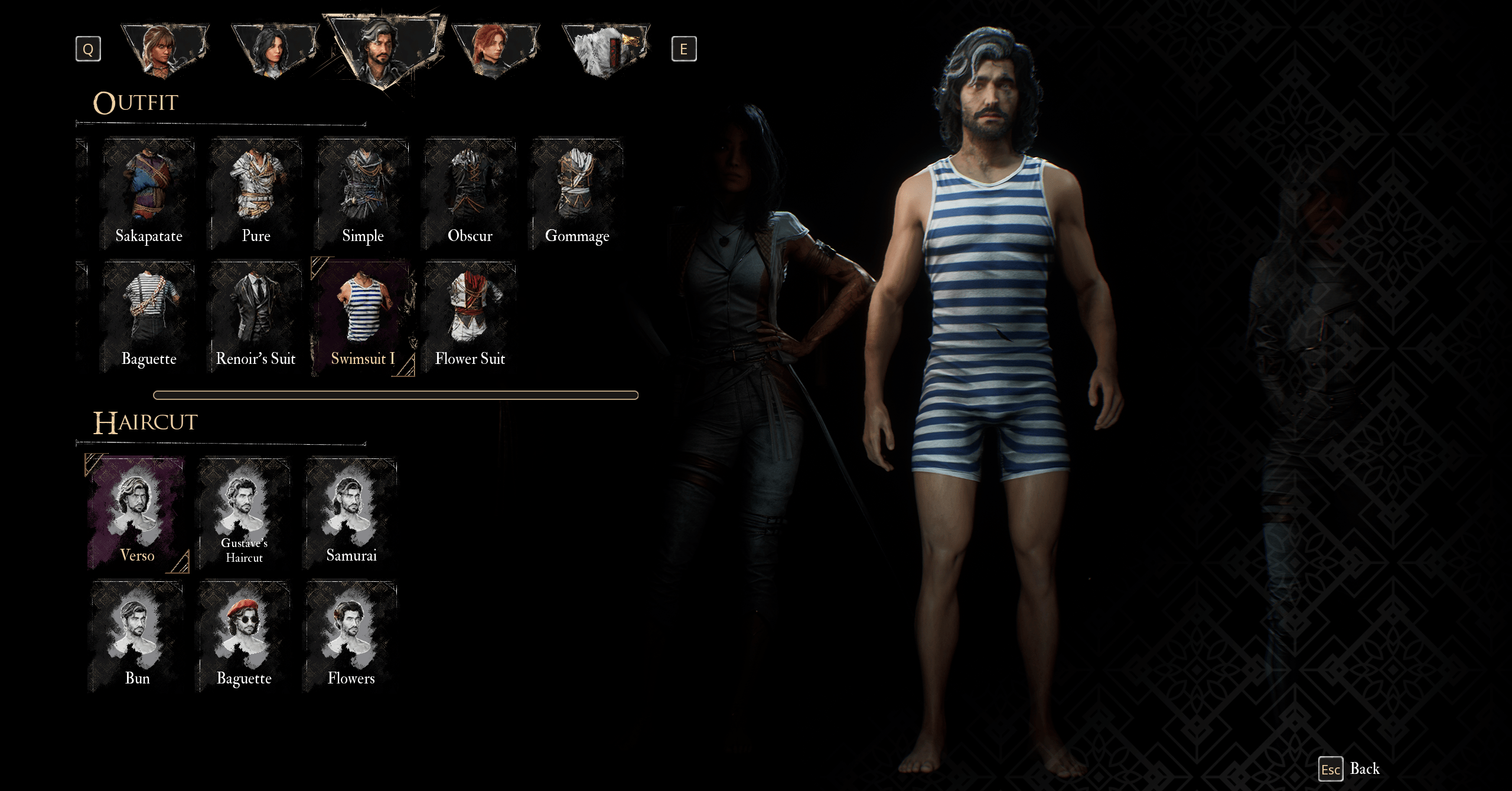Choose the Baguette striped outfit
The image size is (1512, 791).
coord(149,317)
